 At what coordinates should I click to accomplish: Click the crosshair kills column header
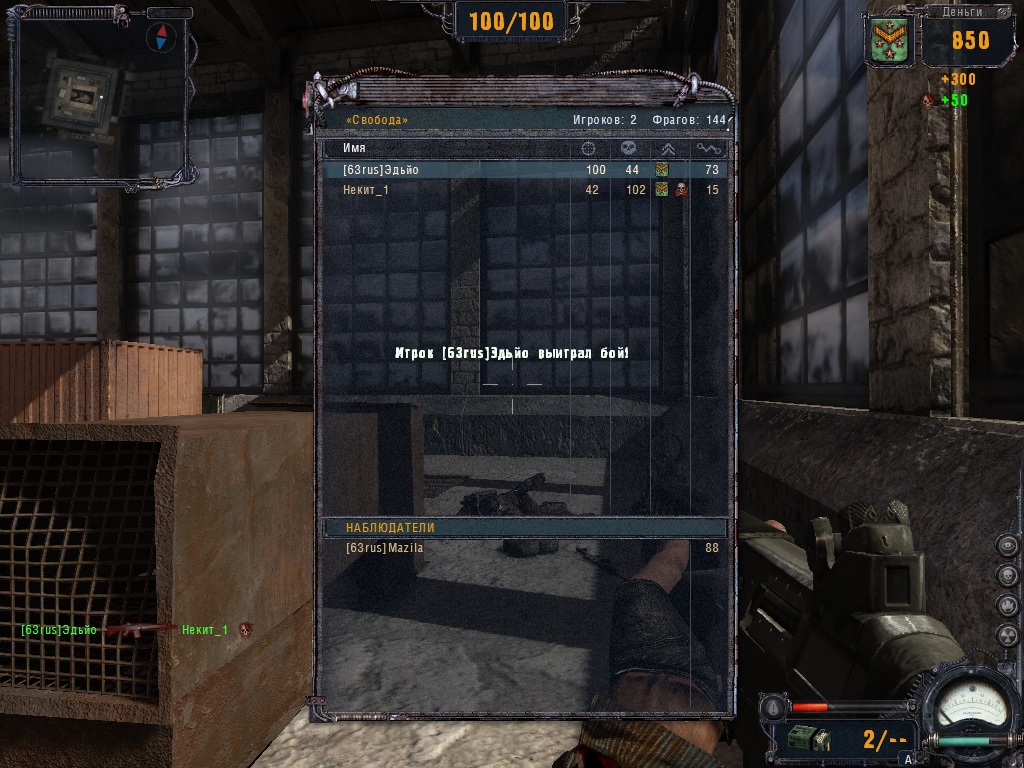point(589,148)
